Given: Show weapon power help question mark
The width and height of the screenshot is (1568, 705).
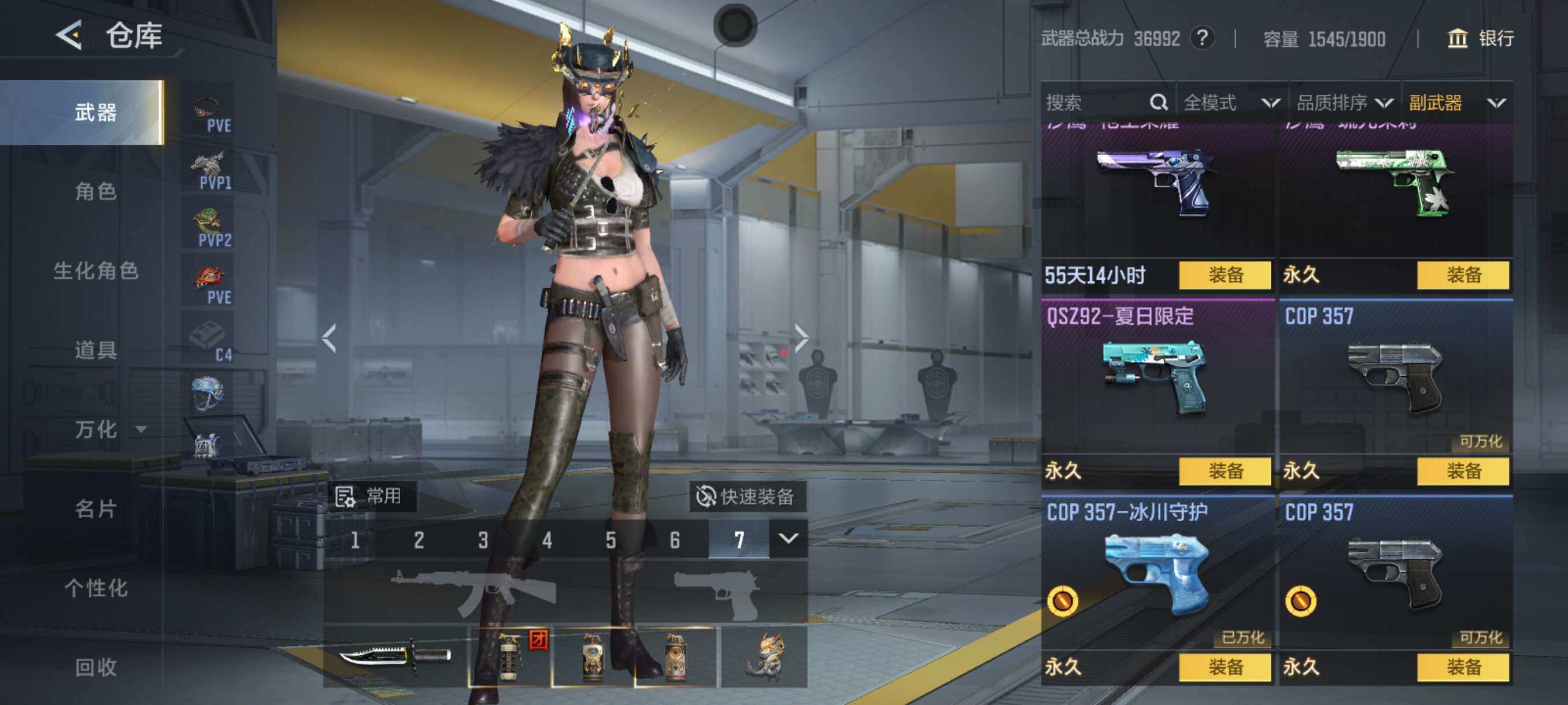Looking at the screenshot, I should pyautogui.click(x=1202, y=39).
